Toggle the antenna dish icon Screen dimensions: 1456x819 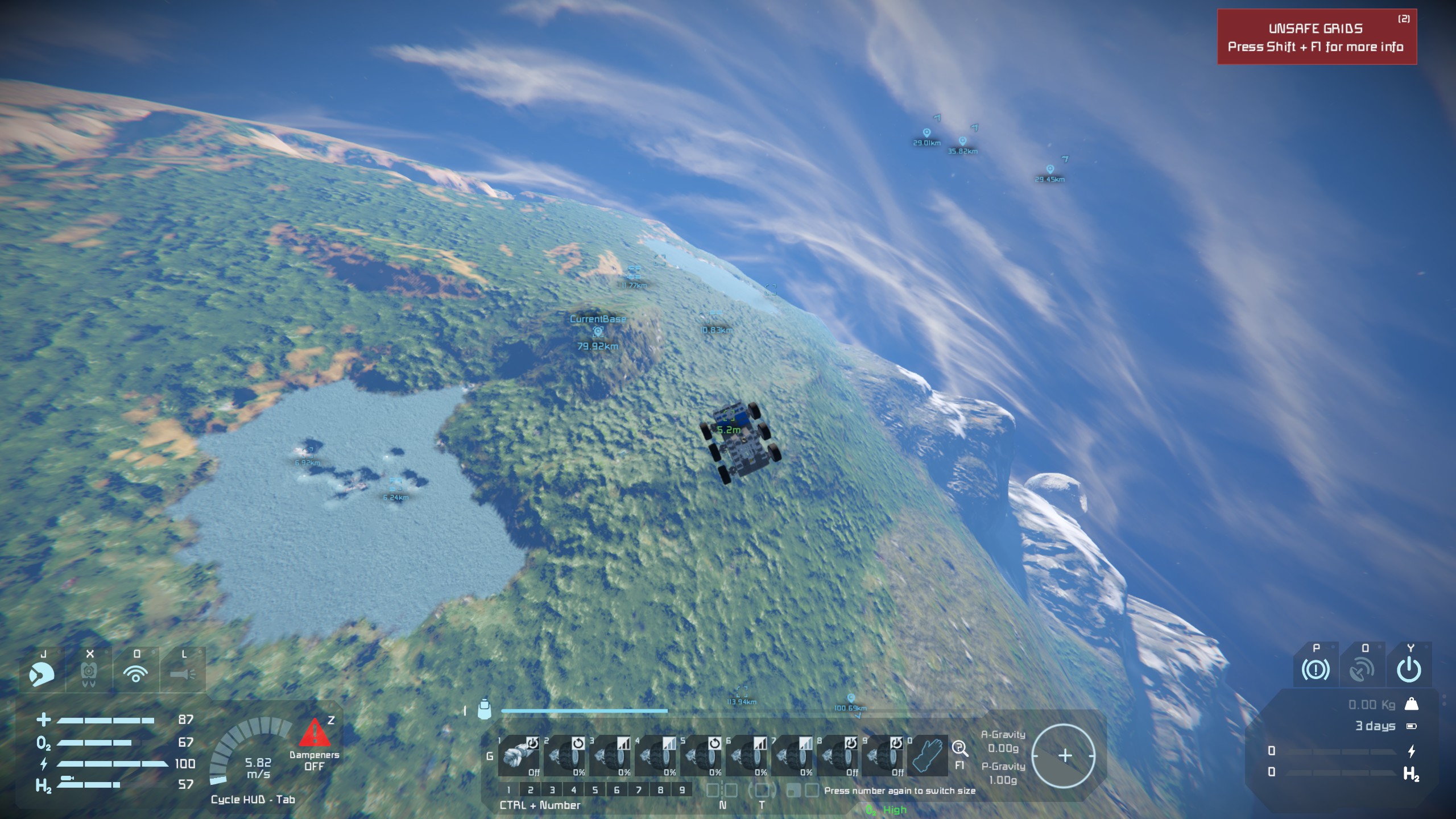click(1362, 670)
